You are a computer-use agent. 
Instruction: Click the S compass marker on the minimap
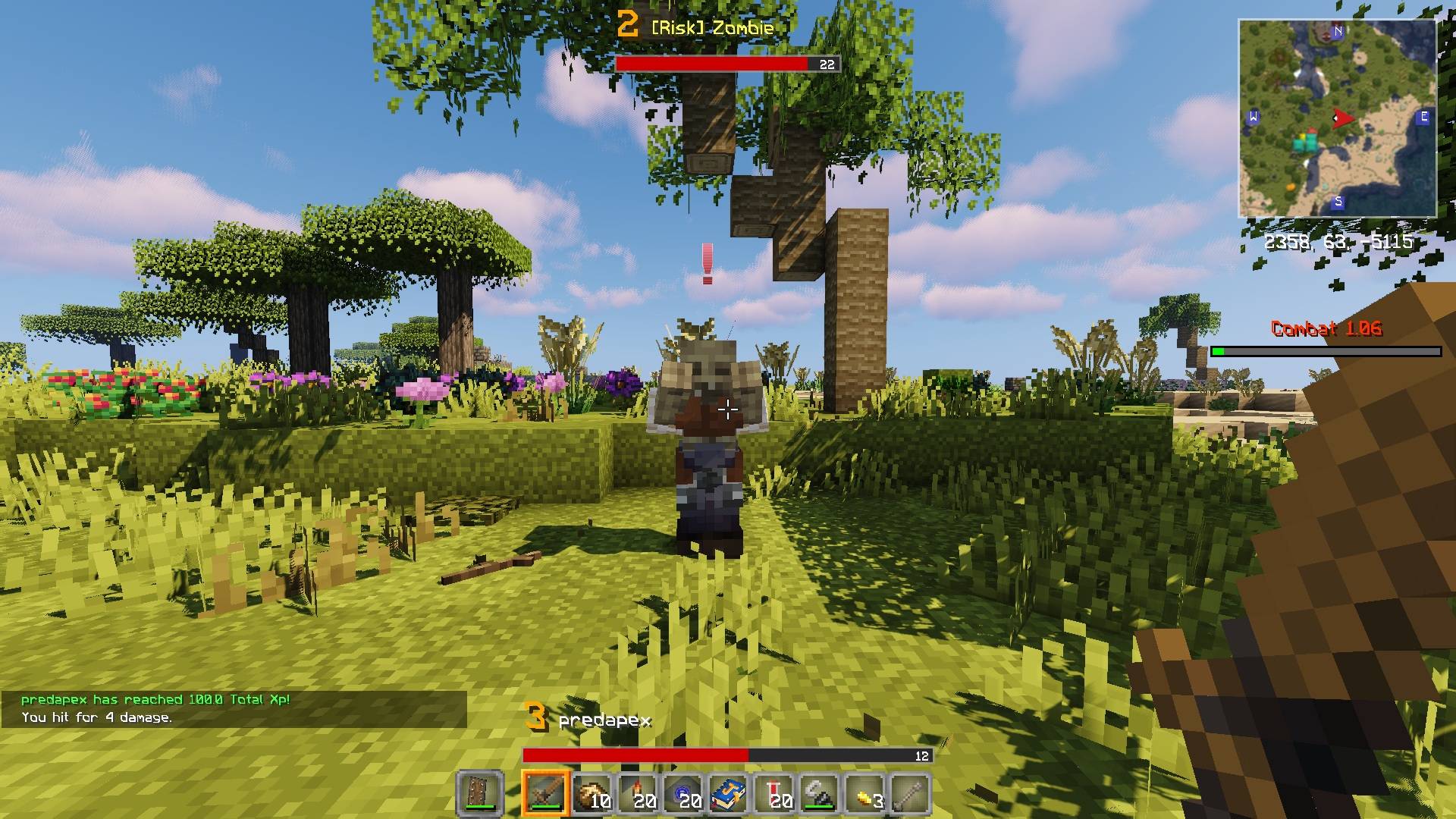1338,202
